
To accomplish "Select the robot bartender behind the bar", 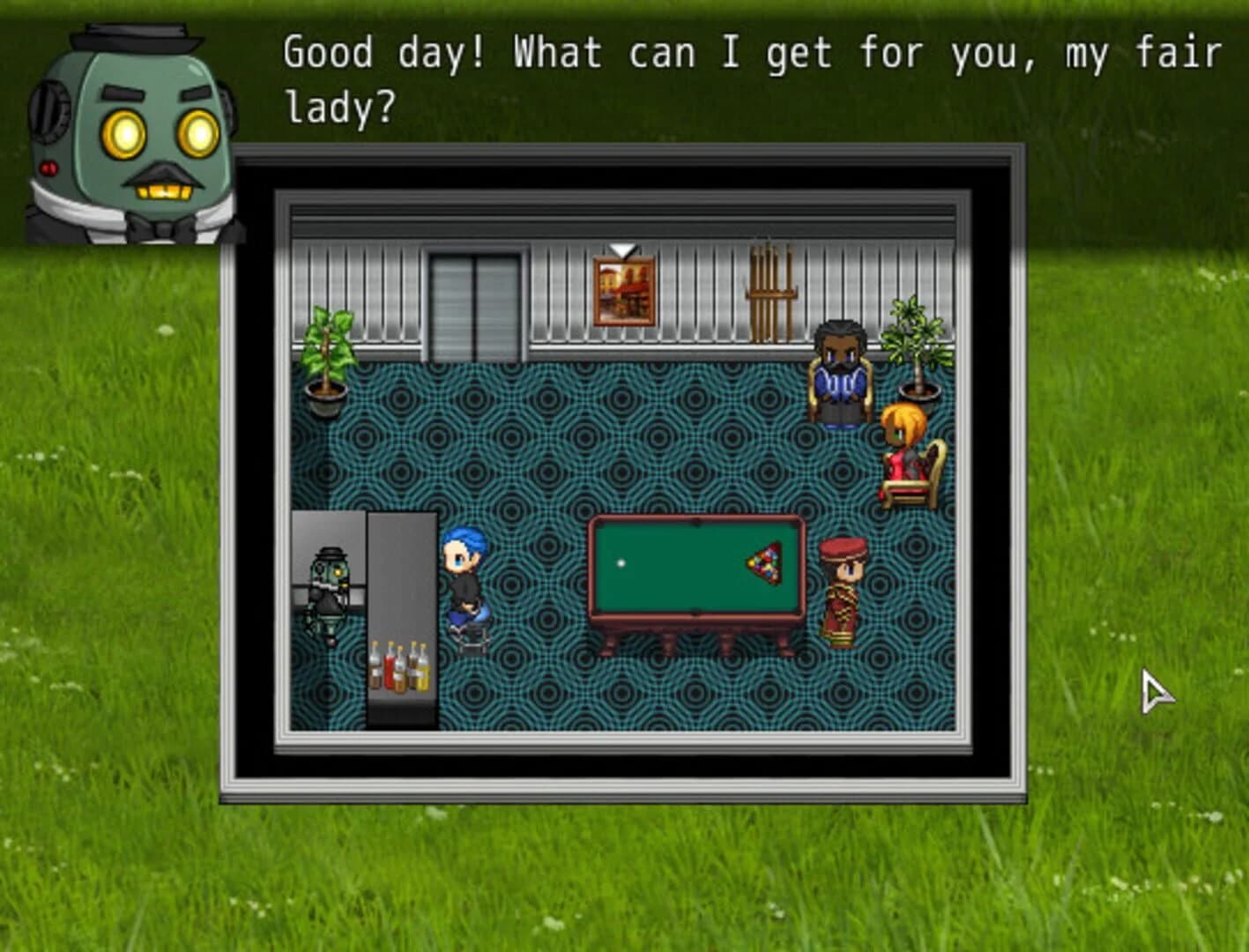I will click(331, 591).
